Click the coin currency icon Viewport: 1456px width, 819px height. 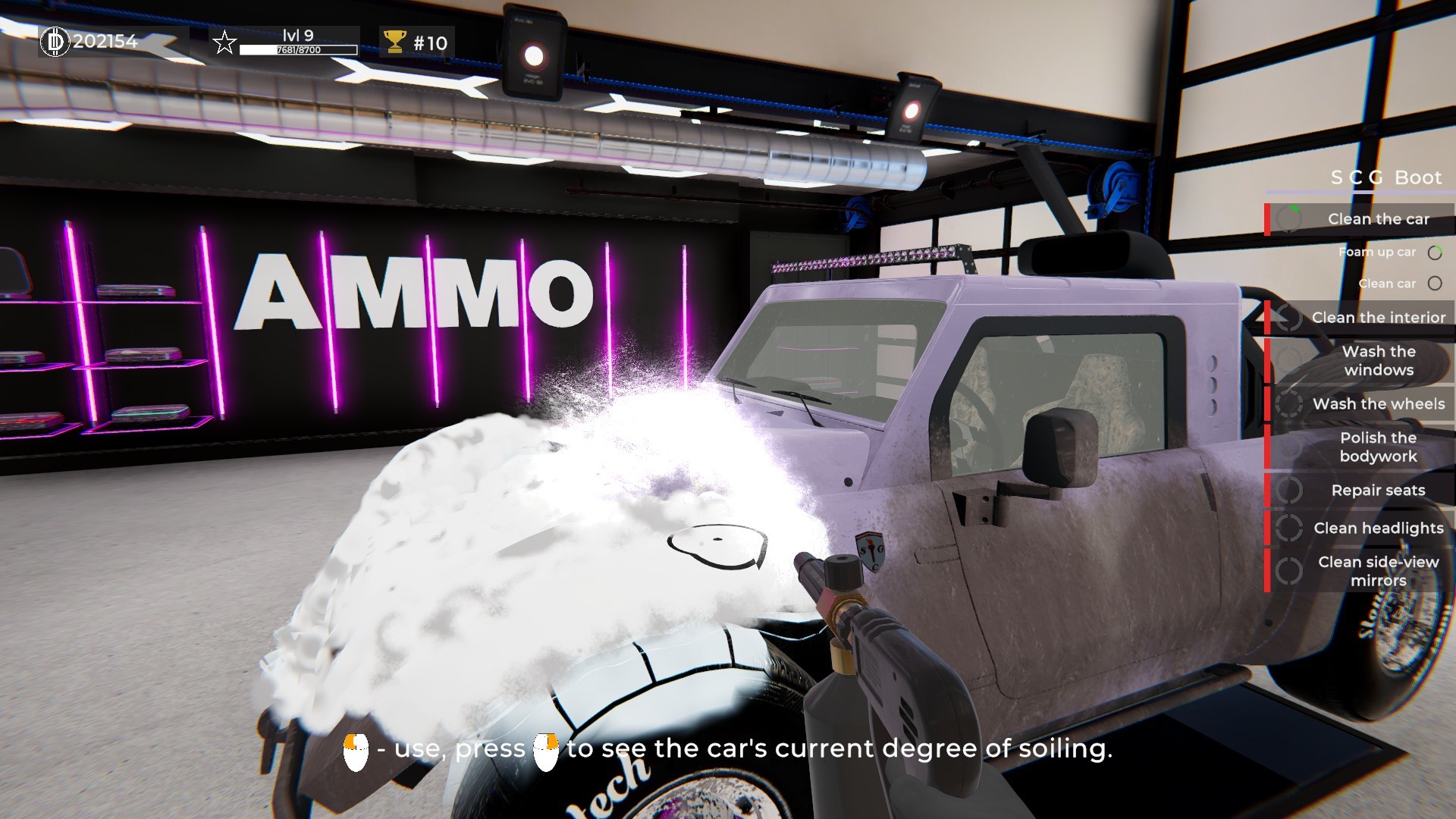(55, 43)
